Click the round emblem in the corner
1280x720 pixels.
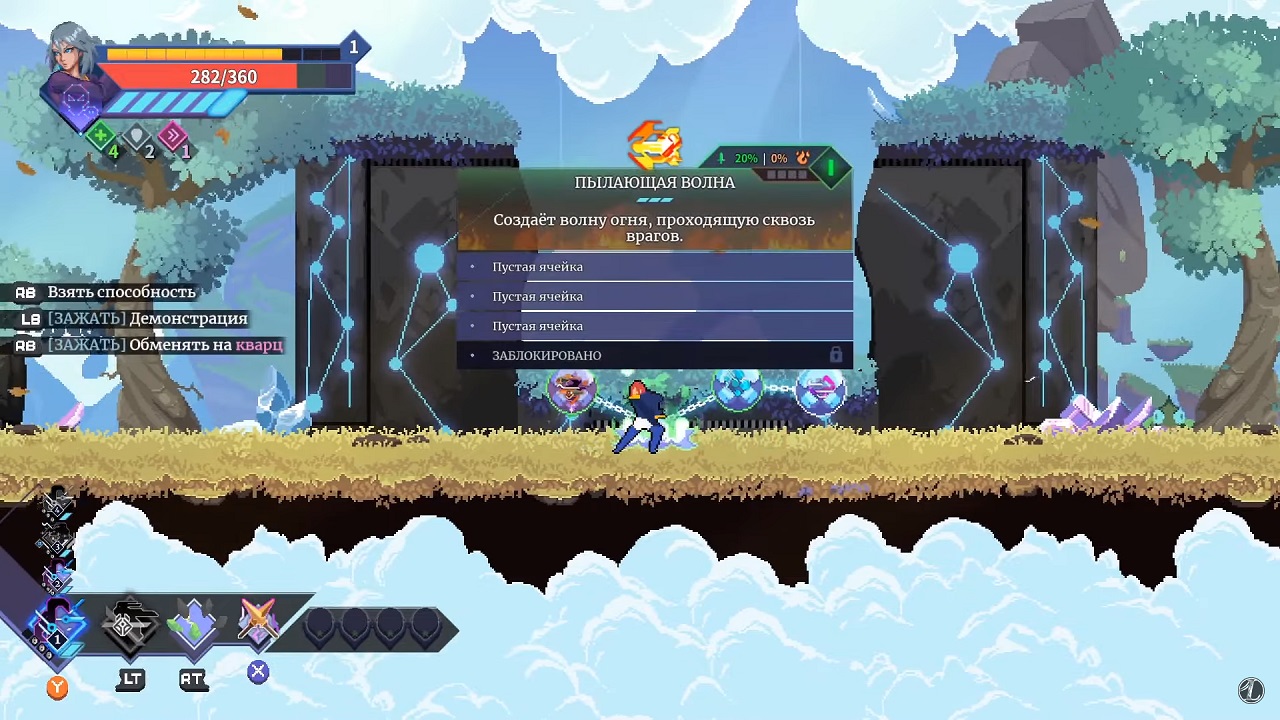click(1250, 689)
